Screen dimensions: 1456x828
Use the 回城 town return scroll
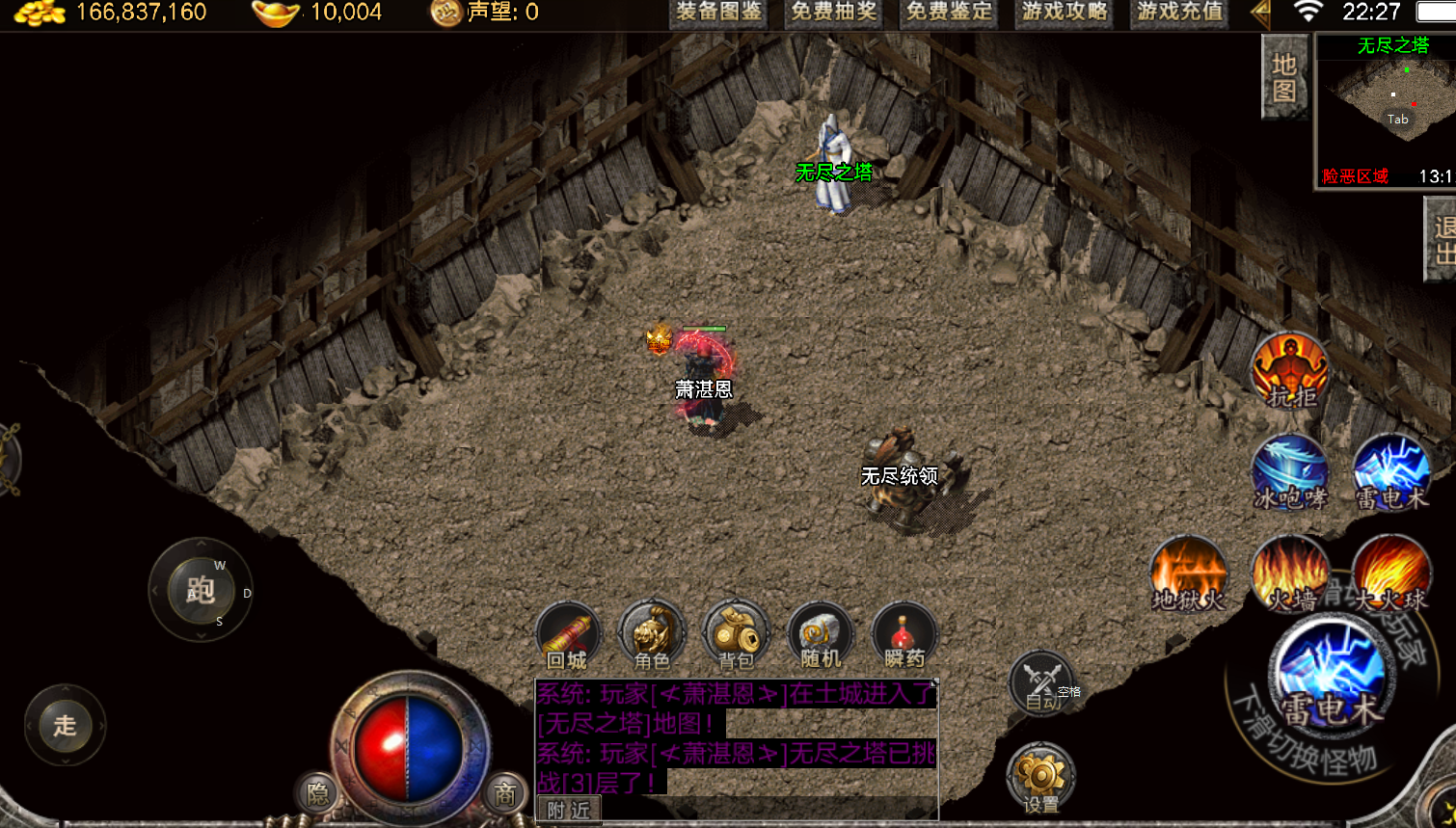pyautogui.click(x=567, y=636)
